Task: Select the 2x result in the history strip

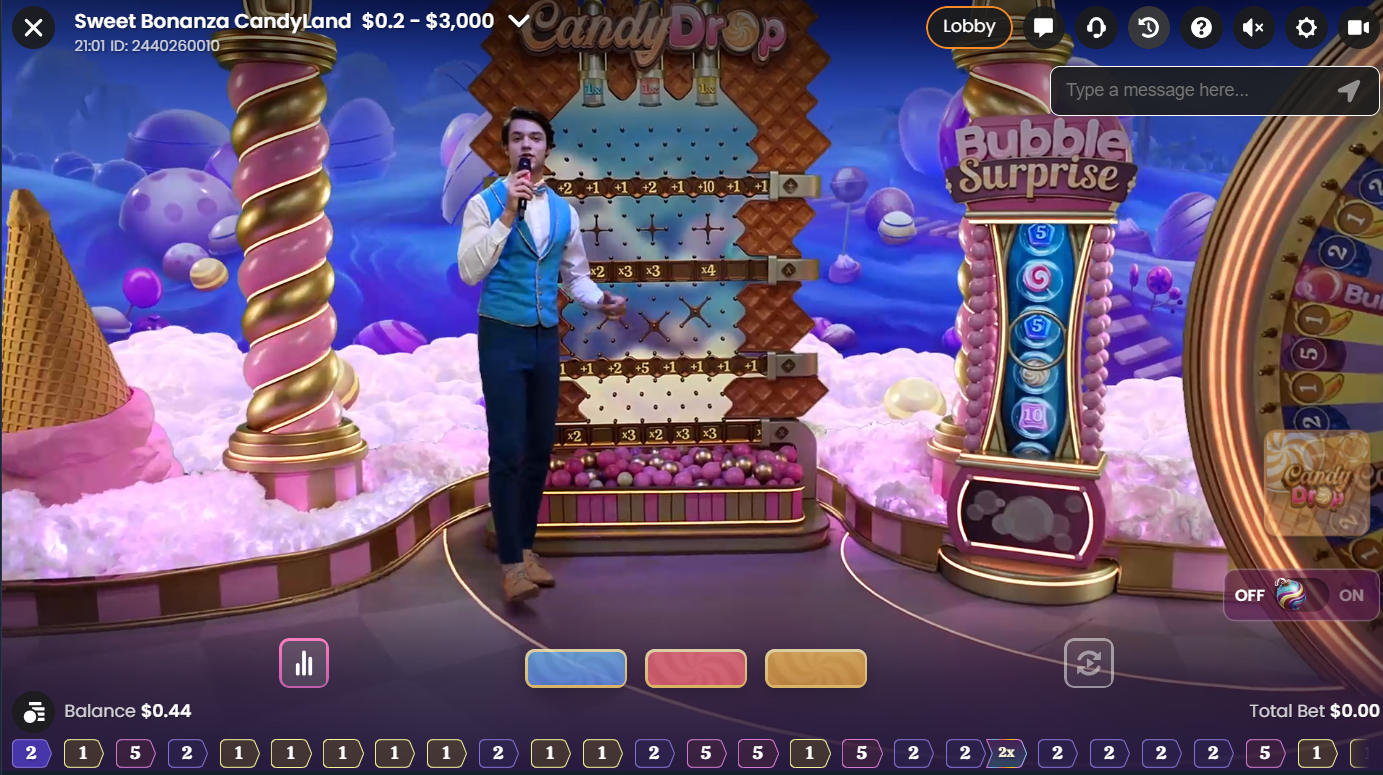Action: tap(1007, 751)
